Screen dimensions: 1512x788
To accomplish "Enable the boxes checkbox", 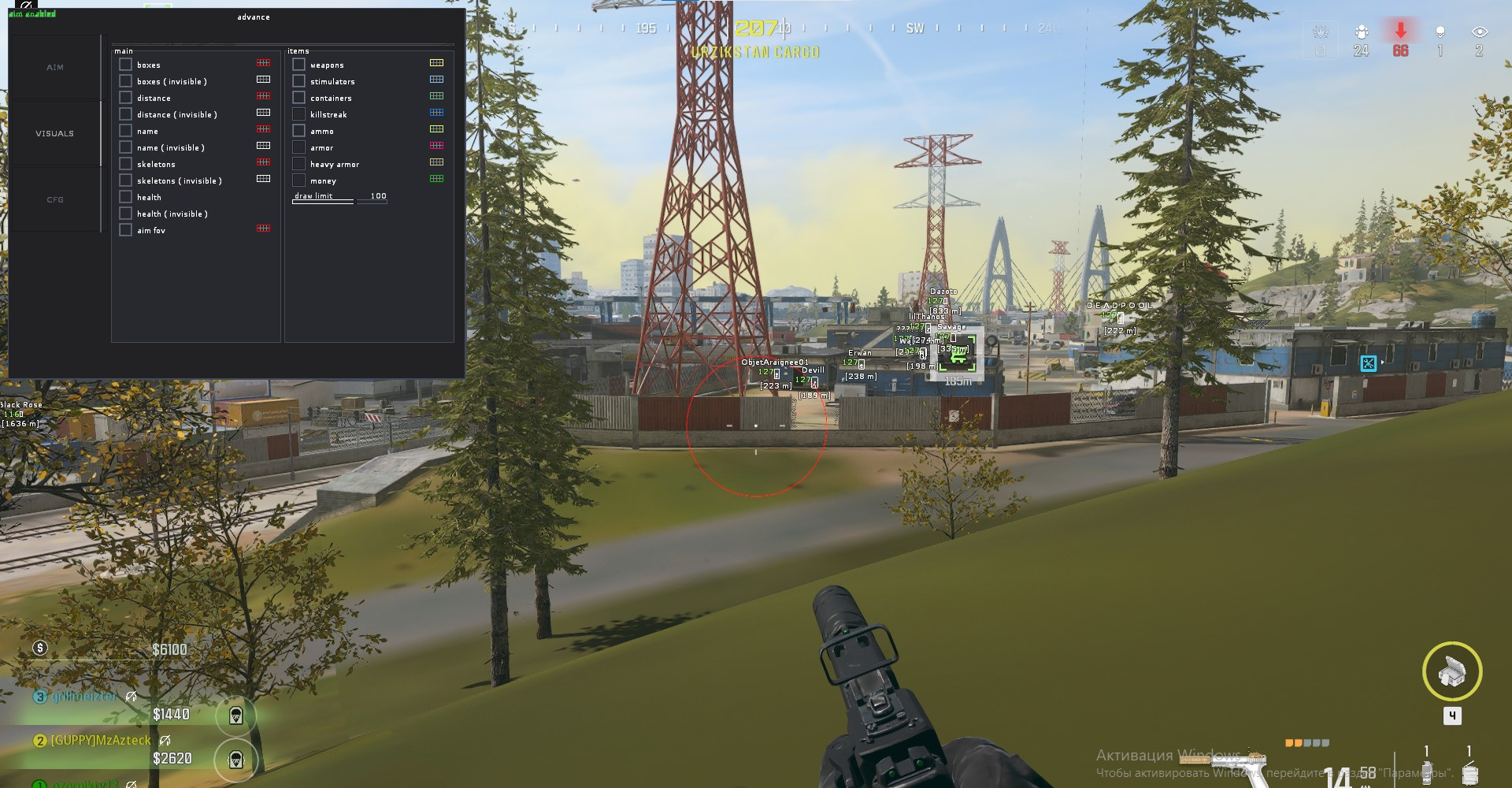I will (125, 65).
